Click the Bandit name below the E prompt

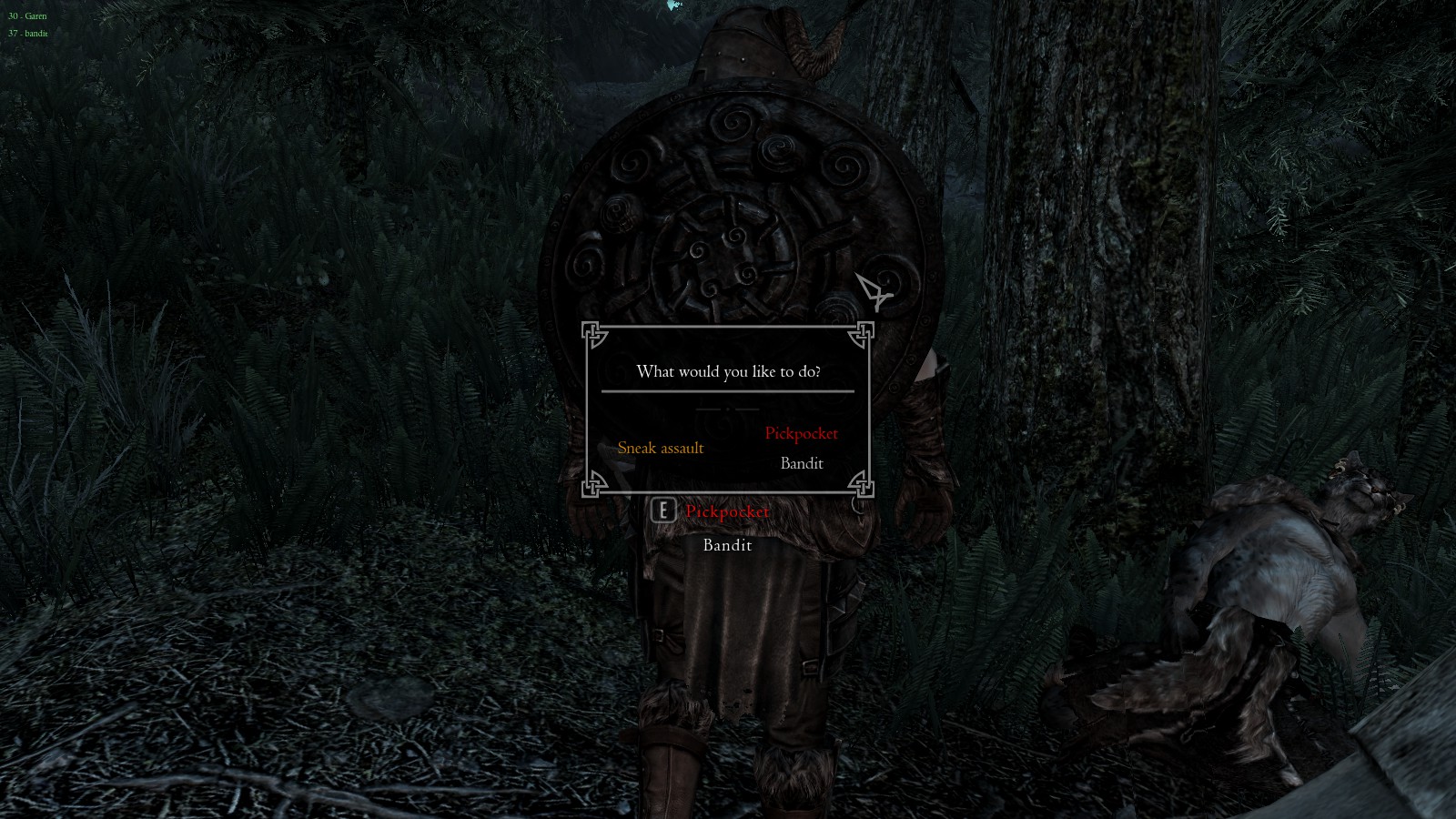(x=726, y=544)
